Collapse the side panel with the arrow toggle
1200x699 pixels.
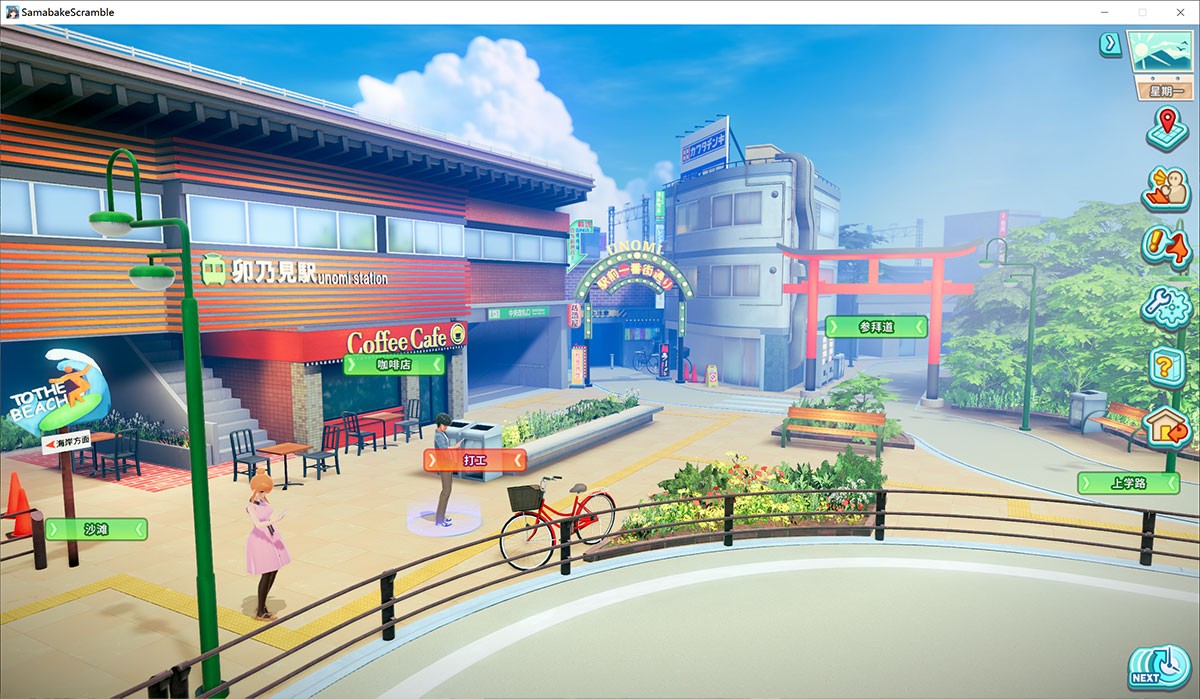pos(1110,44)
